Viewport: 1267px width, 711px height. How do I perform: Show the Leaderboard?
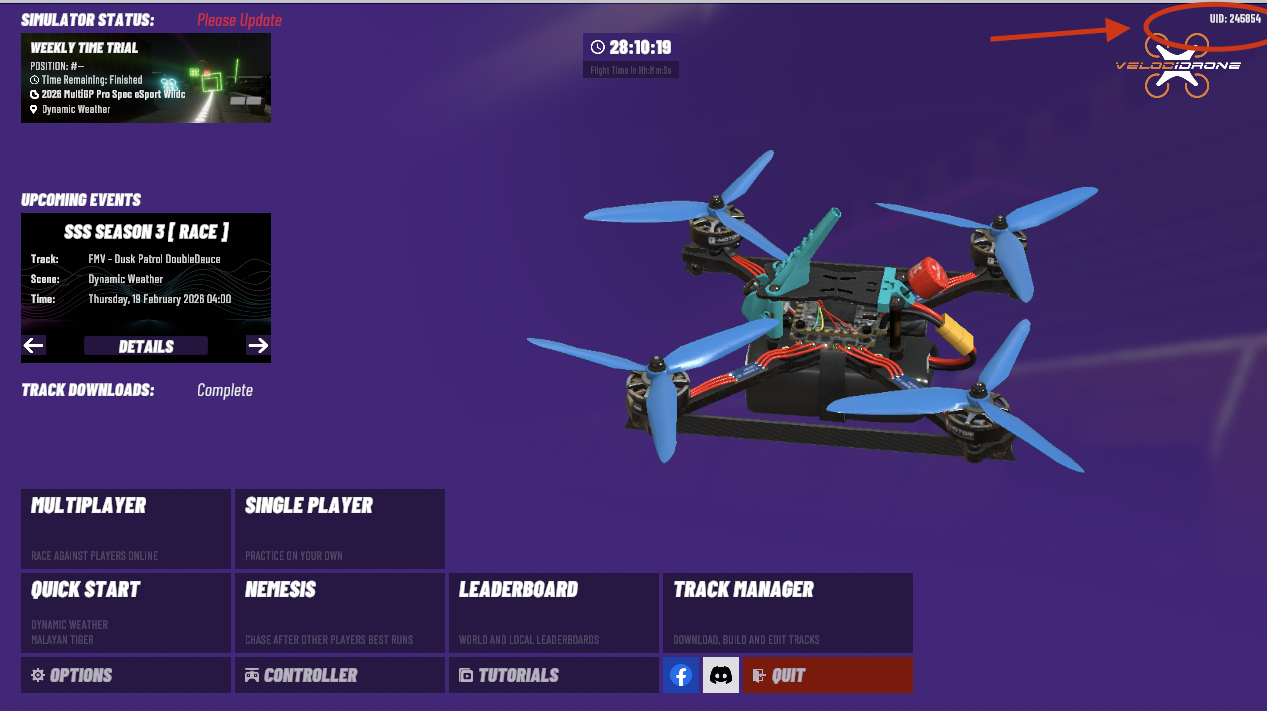[x=553, y=611]
